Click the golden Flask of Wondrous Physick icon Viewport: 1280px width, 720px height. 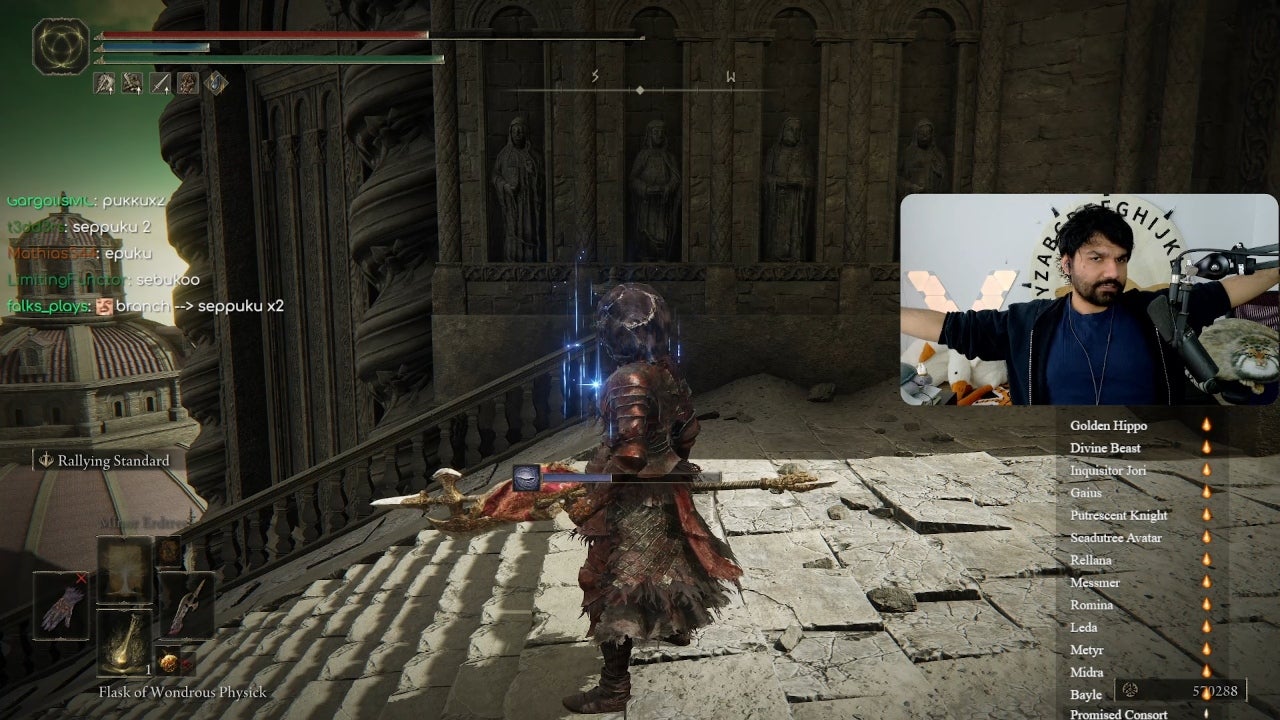pos(124,642)
